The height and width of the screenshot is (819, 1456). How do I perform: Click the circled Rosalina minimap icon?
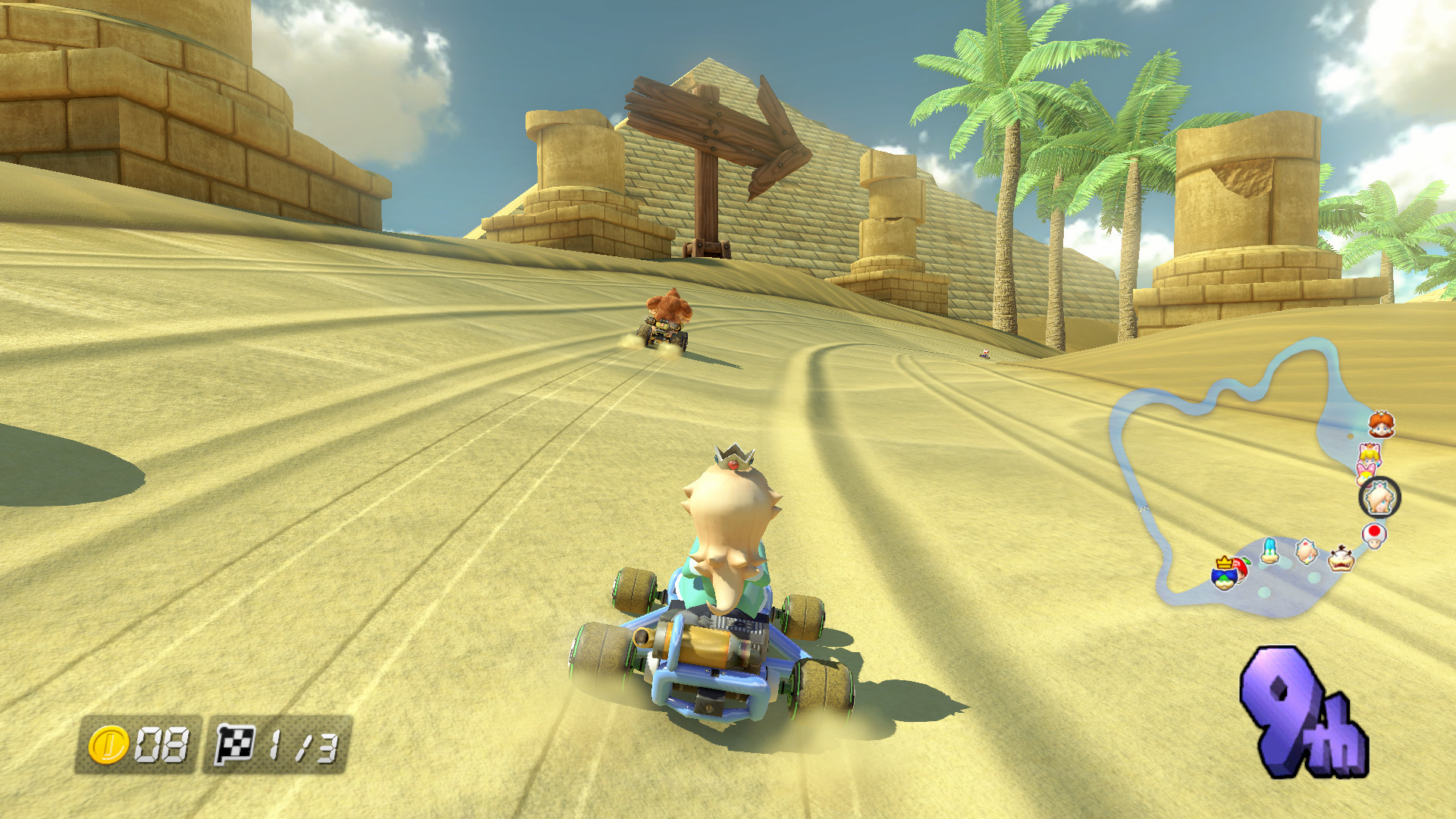pyautogui.click(x=1379, y=497)
